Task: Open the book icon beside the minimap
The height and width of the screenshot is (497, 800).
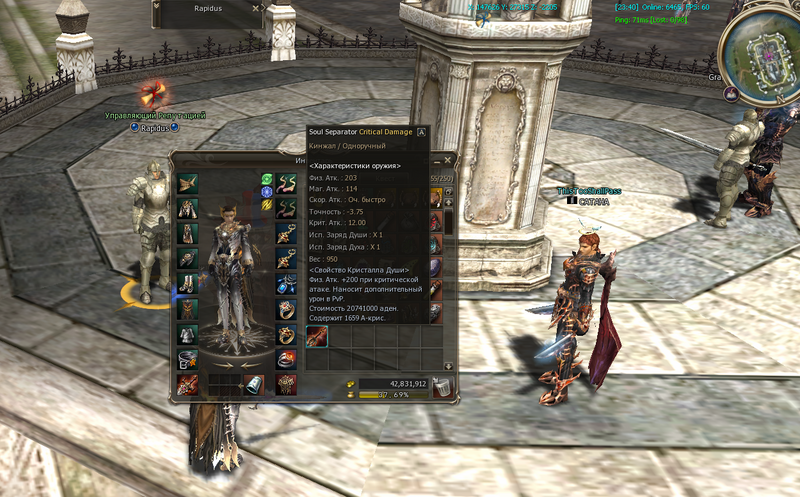Action: (731, 94)
